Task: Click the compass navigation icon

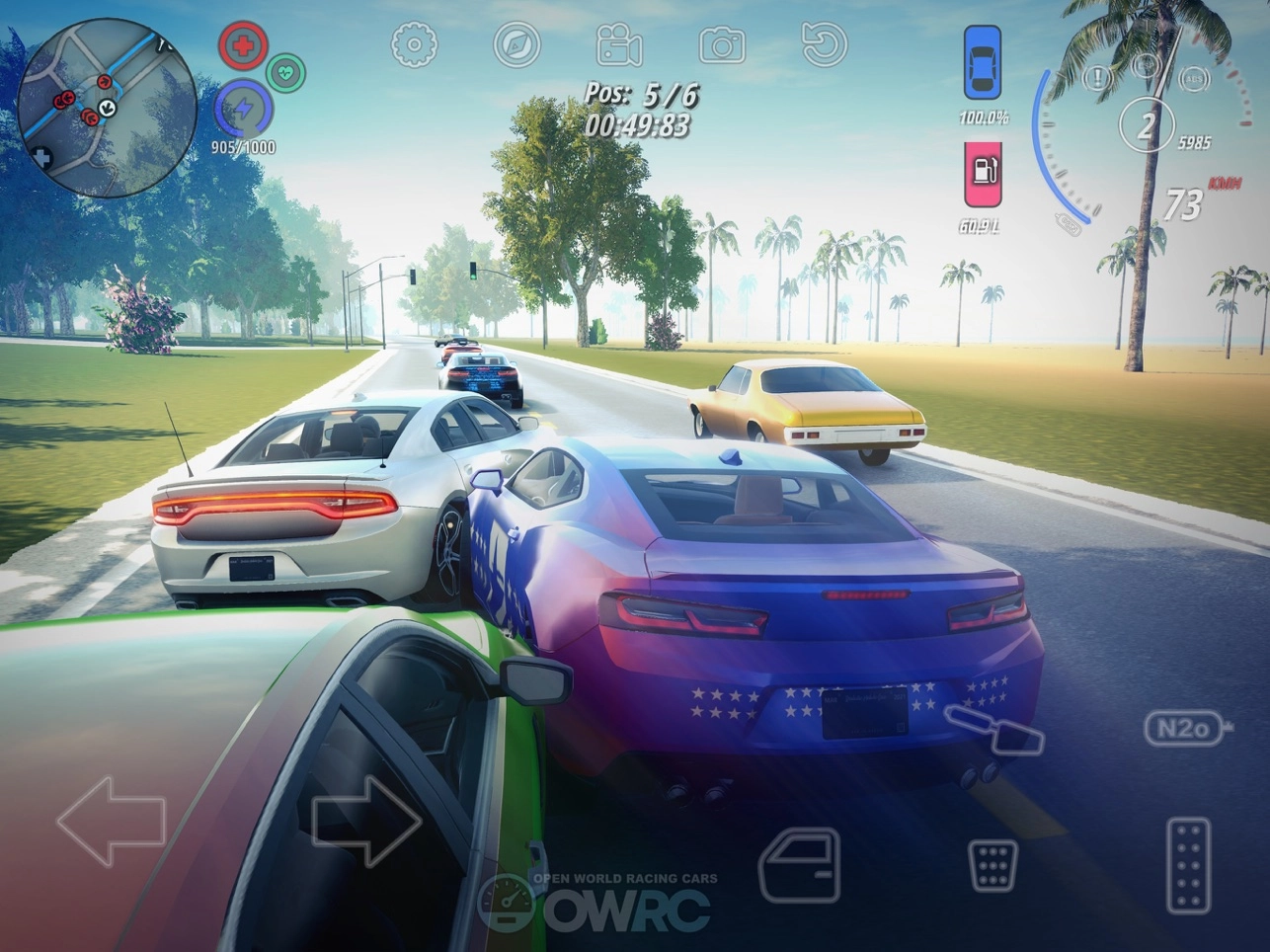Action: (517, 44)
